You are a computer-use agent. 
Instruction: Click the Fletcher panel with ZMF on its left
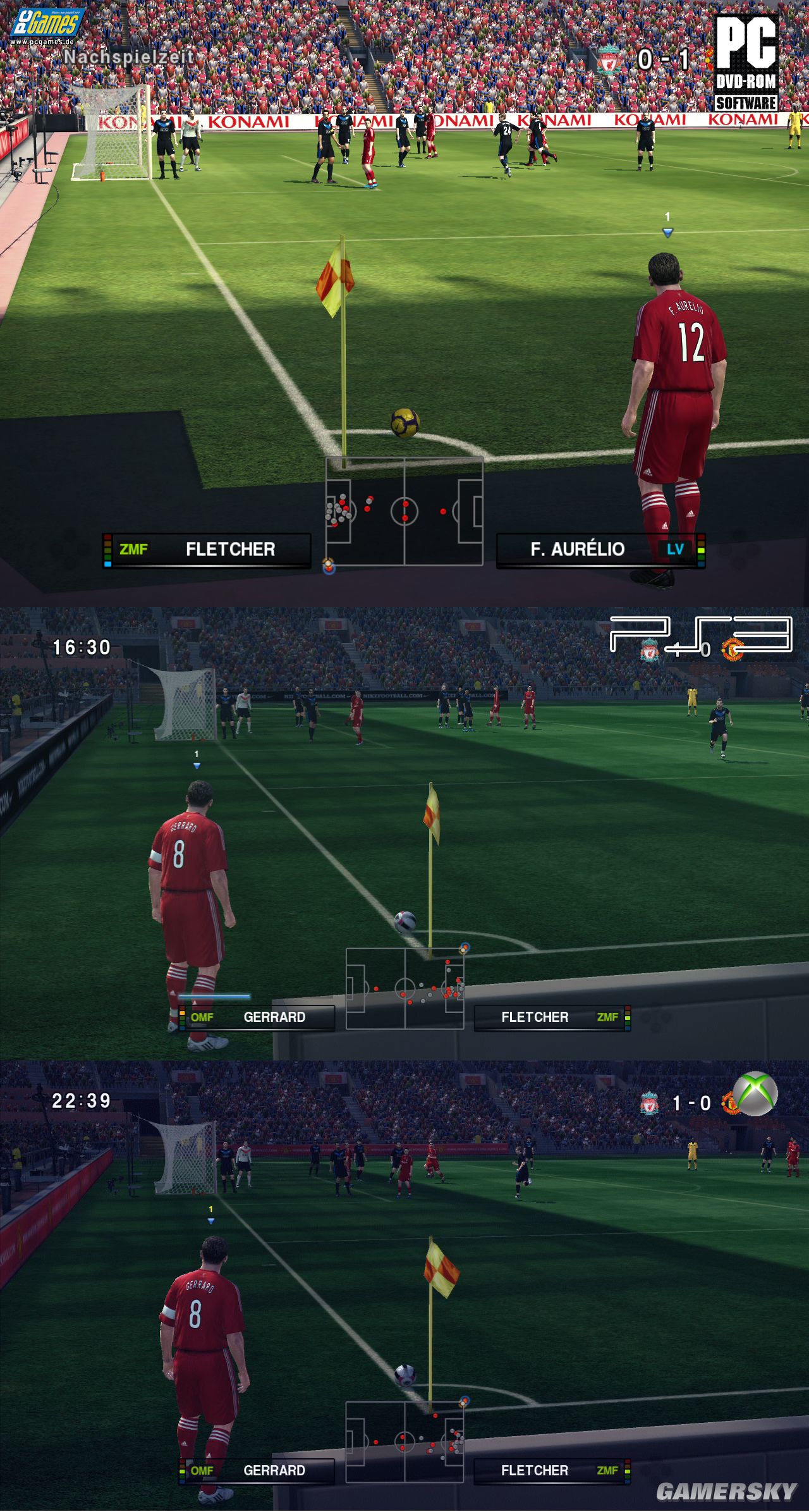pos(207,550)
